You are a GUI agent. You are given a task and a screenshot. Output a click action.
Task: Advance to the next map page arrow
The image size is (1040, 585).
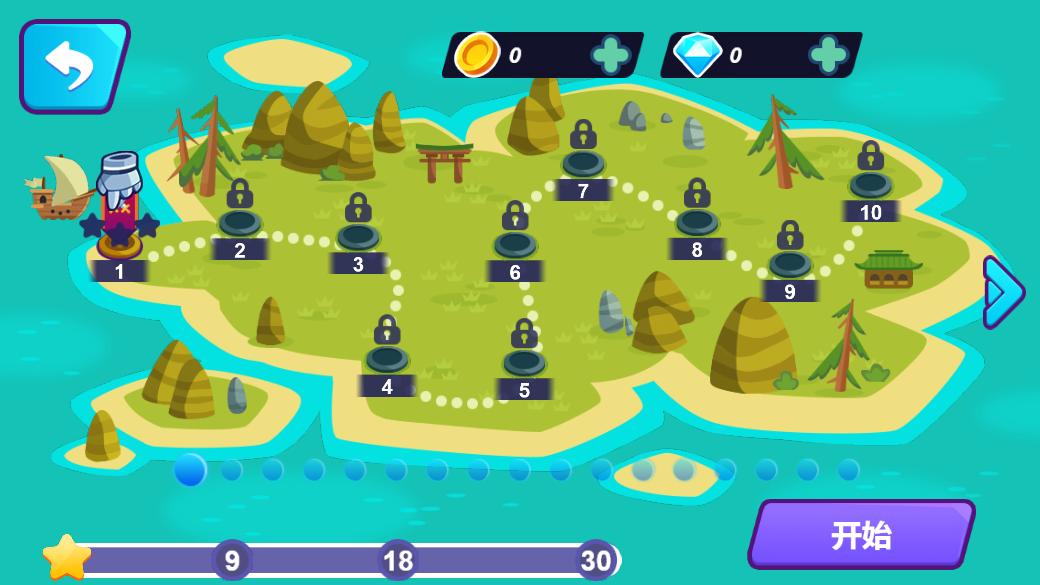pos(1002,292)
